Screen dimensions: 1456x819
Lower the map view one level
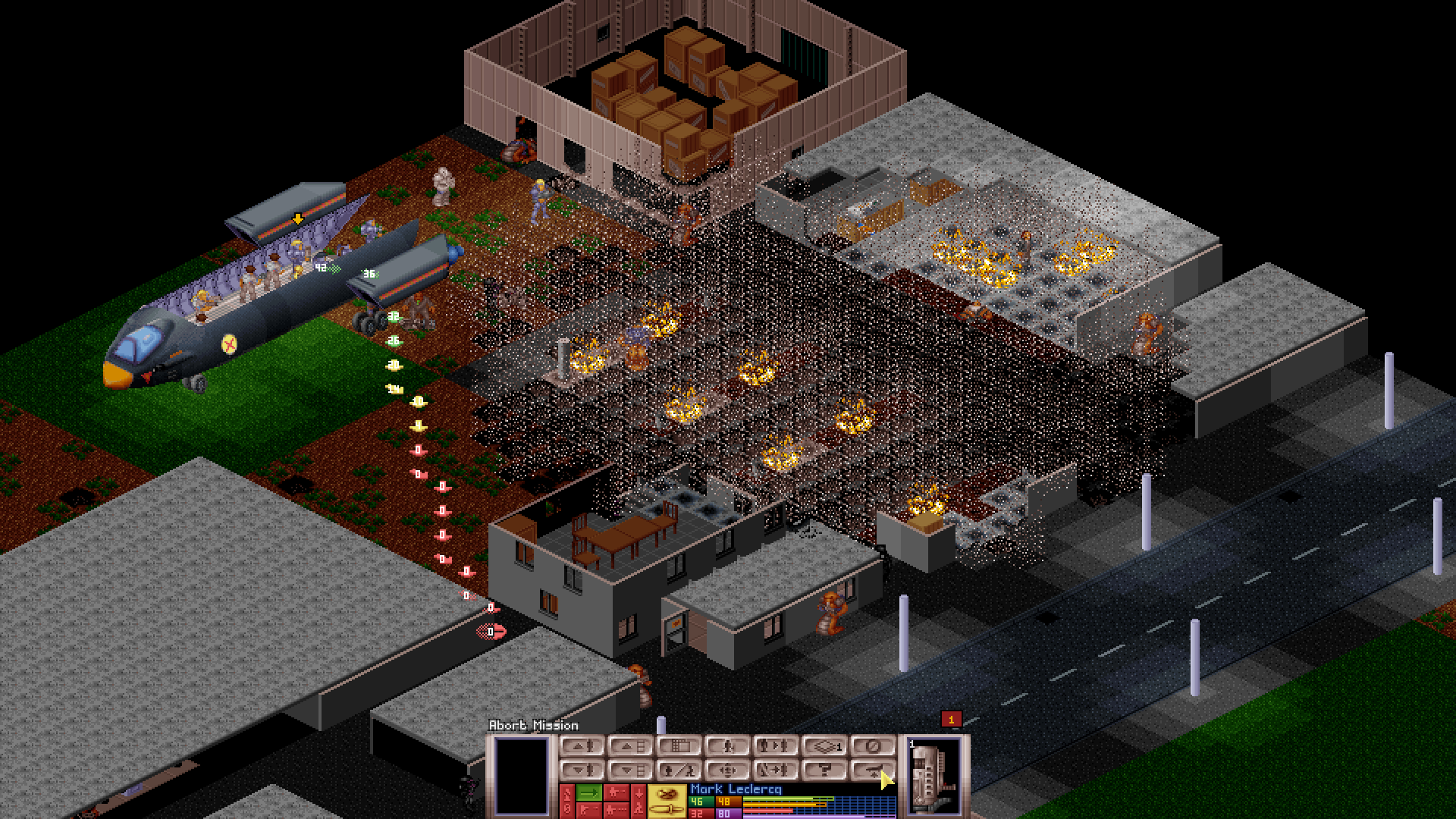point(629,770)
